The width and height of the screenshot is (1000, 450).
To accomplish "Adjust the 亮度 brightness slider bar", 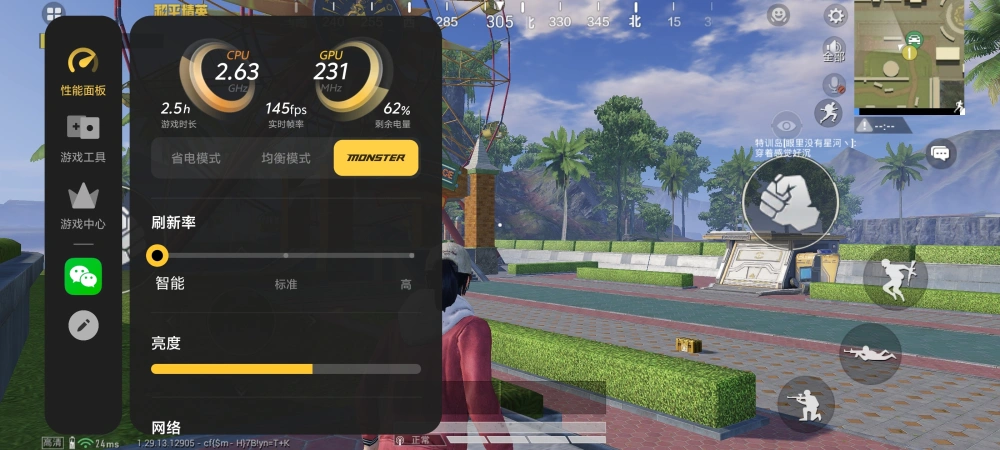I will pos(286,369).
